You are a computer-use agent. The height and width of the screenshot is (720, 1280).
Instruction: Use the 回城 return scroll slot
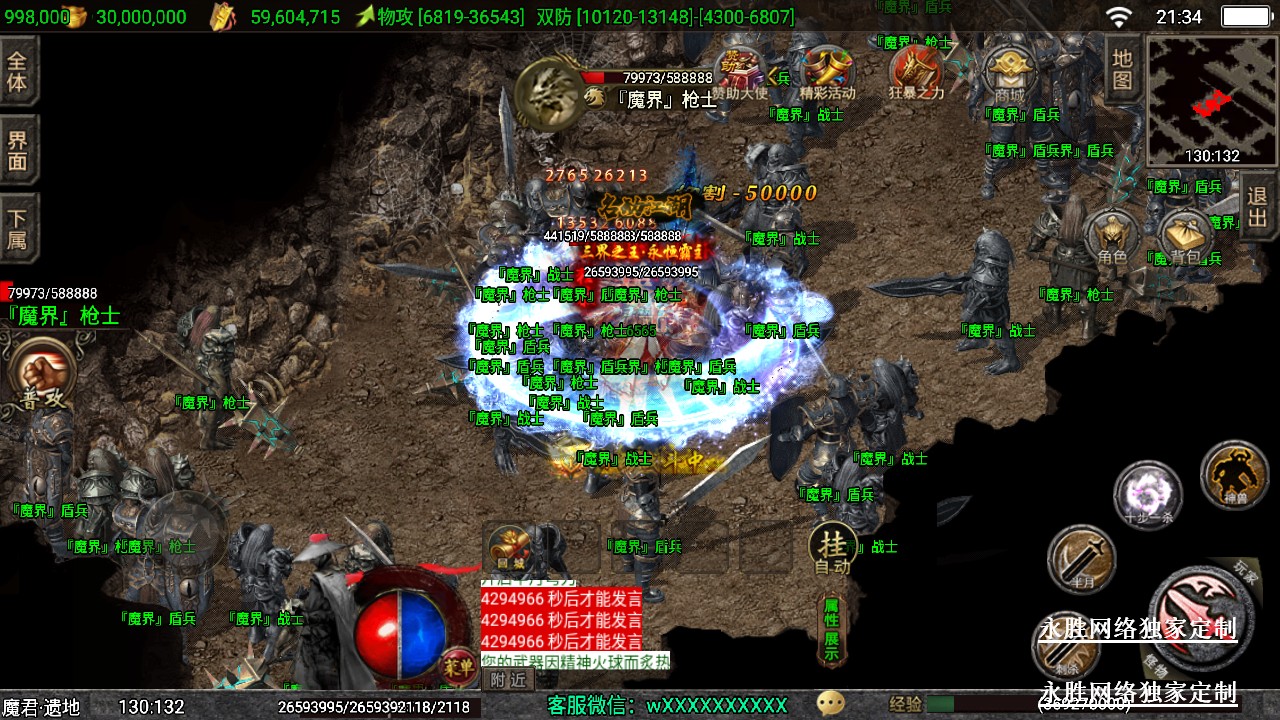pyautogui.click(x=508, y=549)
